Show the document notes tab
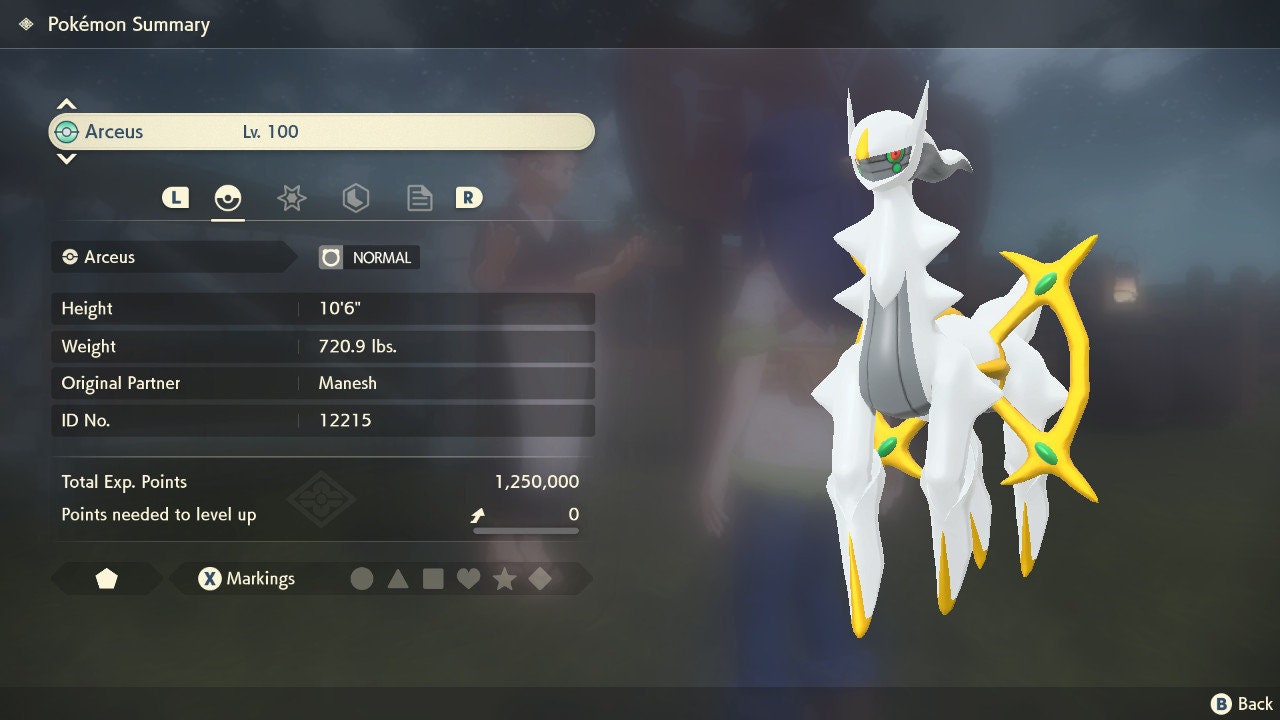 [419, 198]
